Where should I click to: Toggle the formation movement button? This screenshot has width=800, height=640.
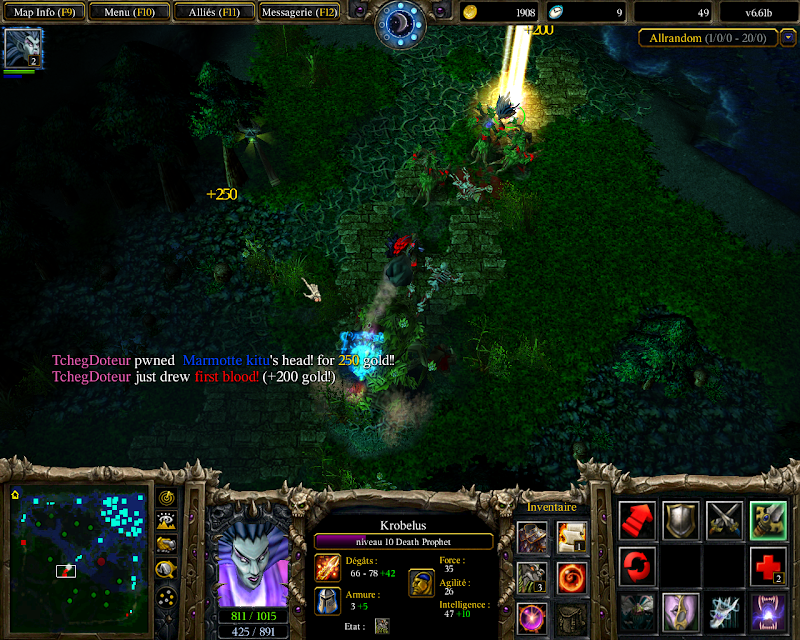pos(165,597)
